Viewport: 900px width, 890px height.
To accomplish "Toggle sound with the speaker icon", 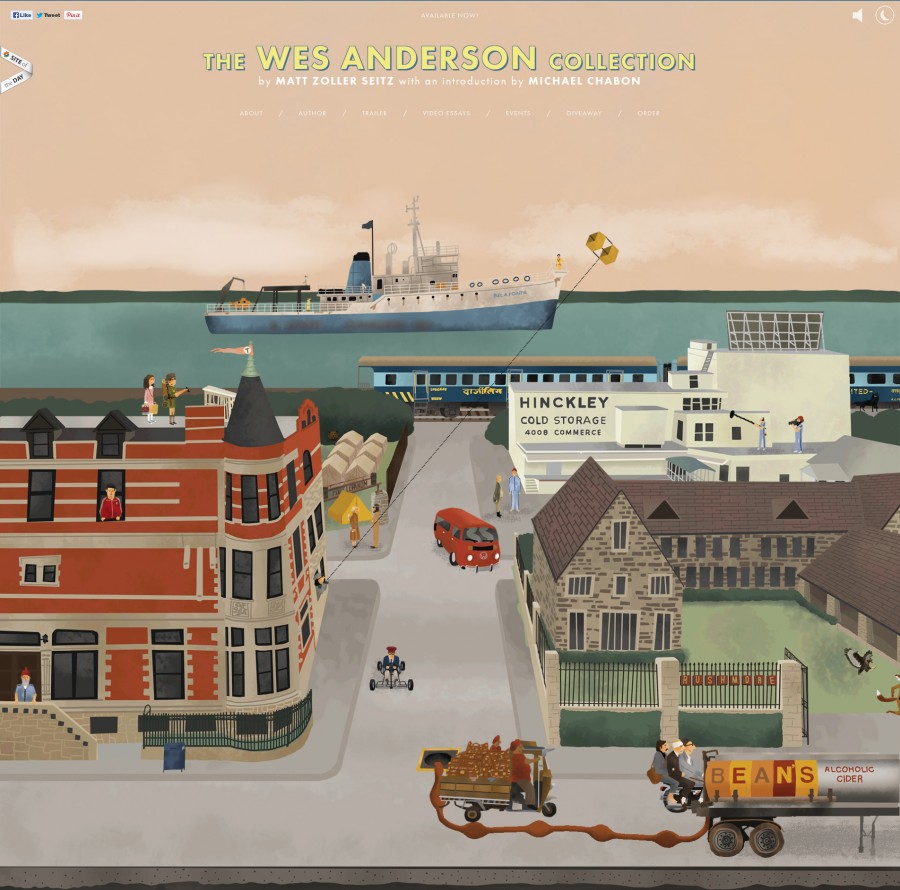I will pyautogui.click(x=857, y=15).
